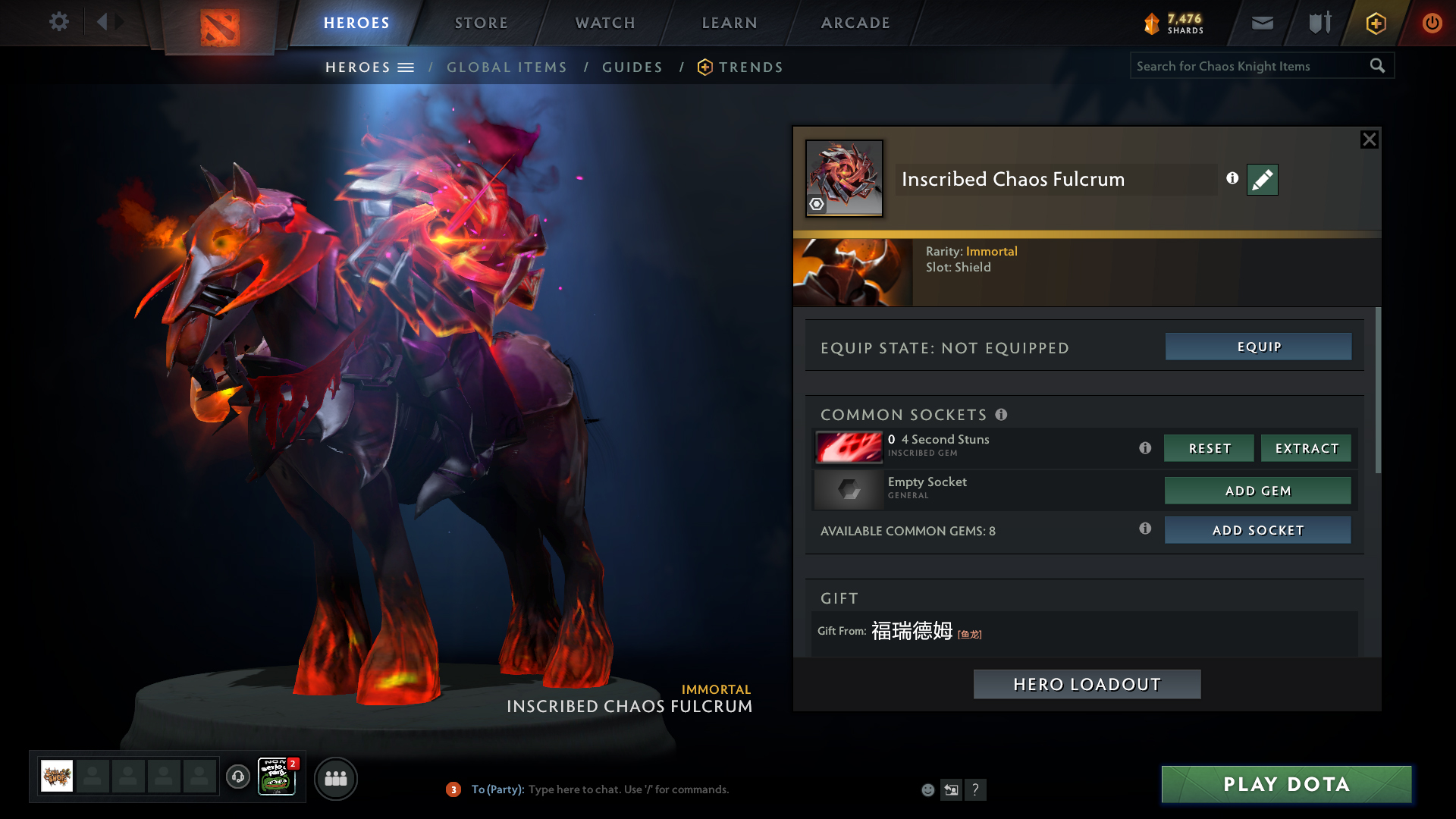Viewport: 1456px width, 819px height.
Task: Reset the 4 Second Stuns gem
Action: click(1209, 448)
